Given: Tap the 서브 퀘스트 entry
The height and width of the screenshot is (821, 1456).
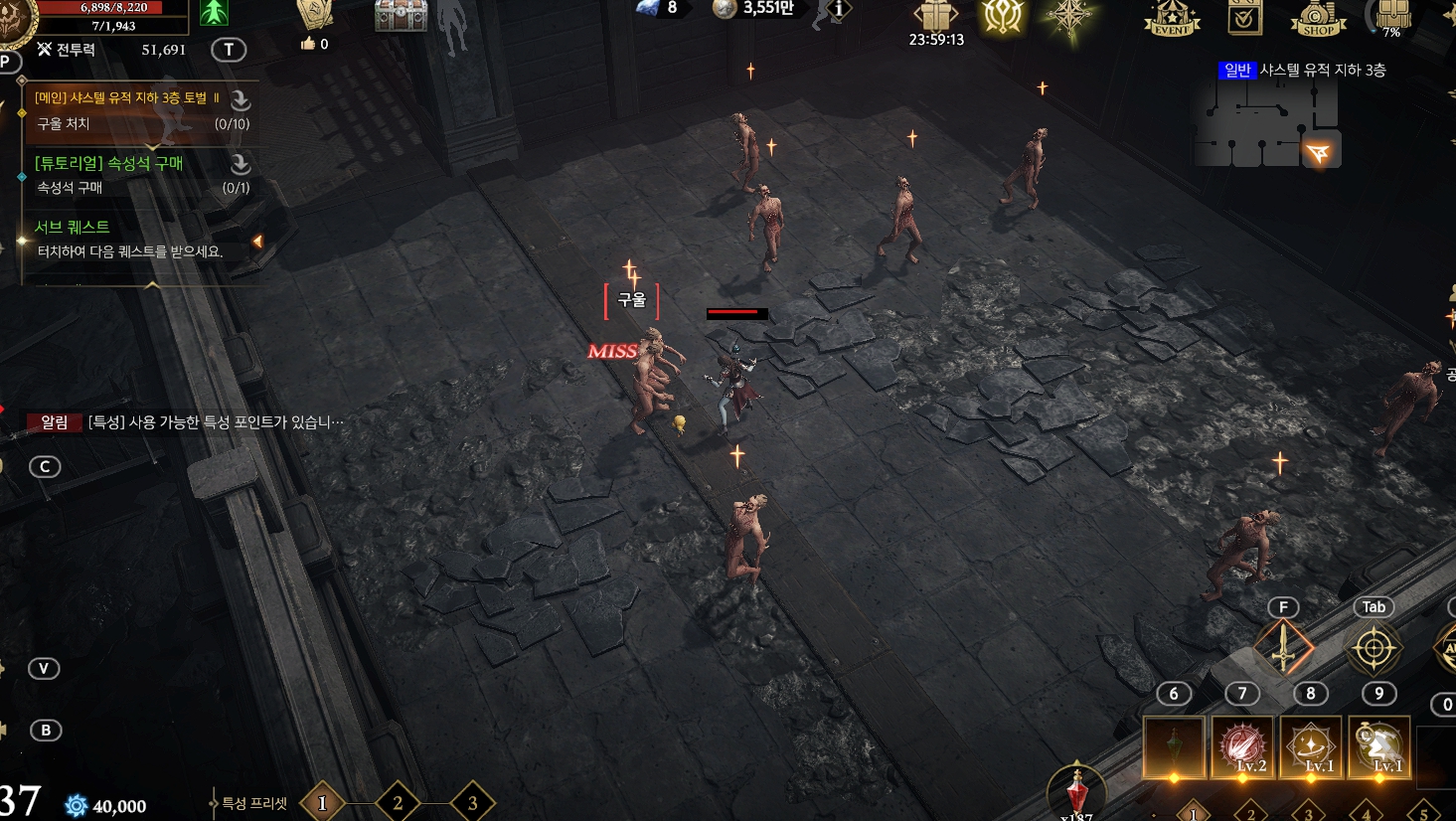Looking at the screenshot, I should pyautogui.click(x=129, y=239).
